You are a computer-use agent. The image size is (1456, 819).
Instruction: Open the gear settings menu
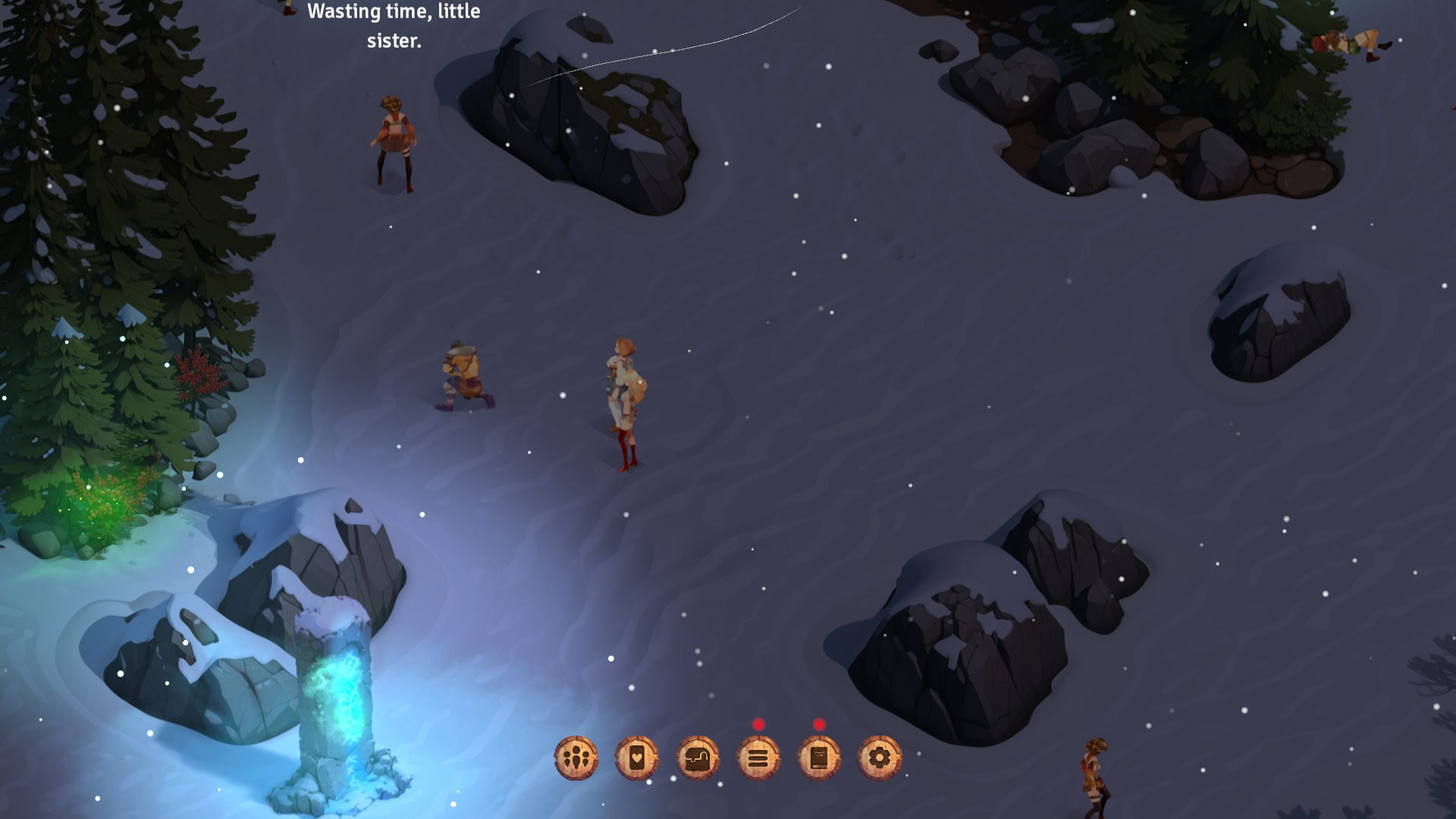pyautogui.click(x=880, y=758)
